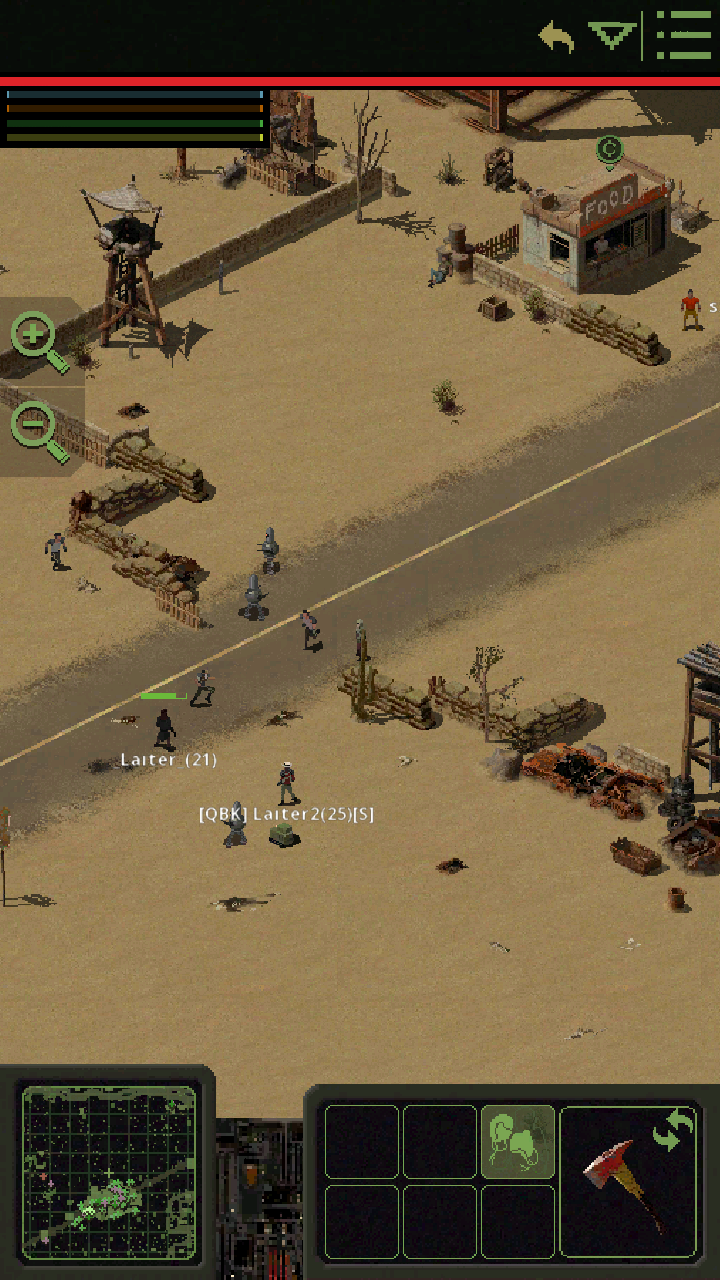The width and height of the screenshot is (720, 1280).
Task: Activate the boxing gloves unarmed slot
Action: [x=518, y=1142]
